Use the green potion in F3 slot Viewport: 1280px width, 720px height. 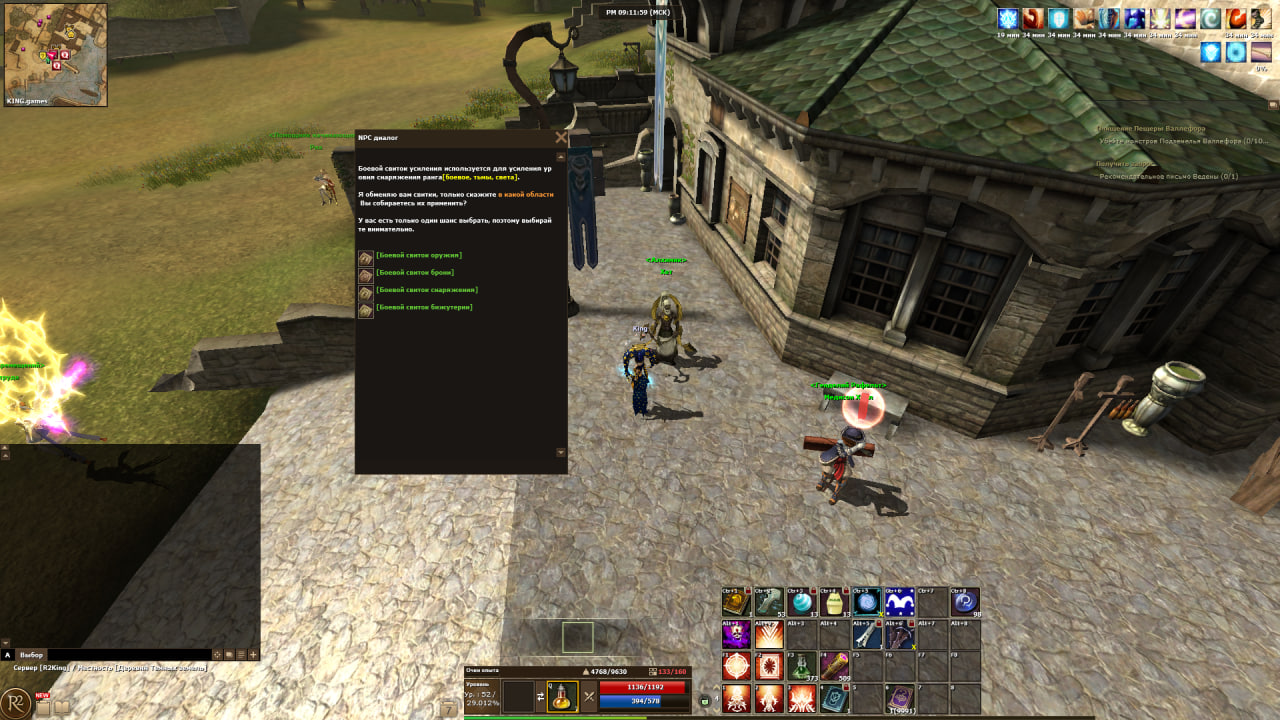point(801,667)
